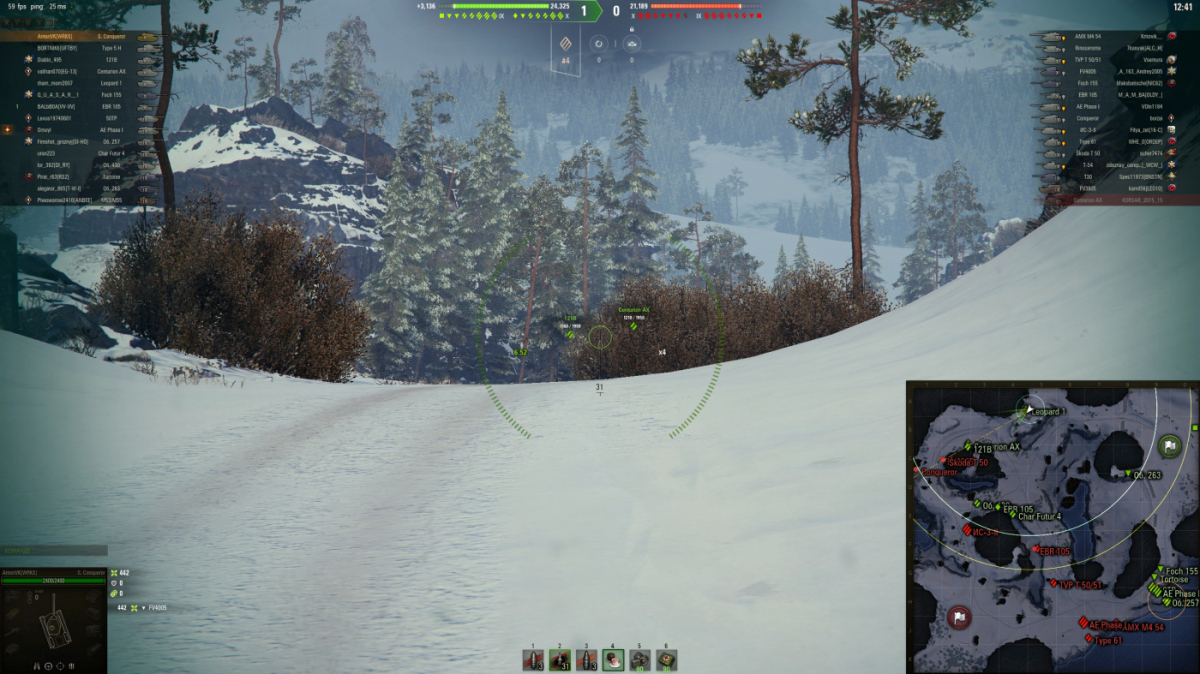Use the first aid kit in slot 6
This screenshot has width=1200, height=674.
[x=666, y=660]
